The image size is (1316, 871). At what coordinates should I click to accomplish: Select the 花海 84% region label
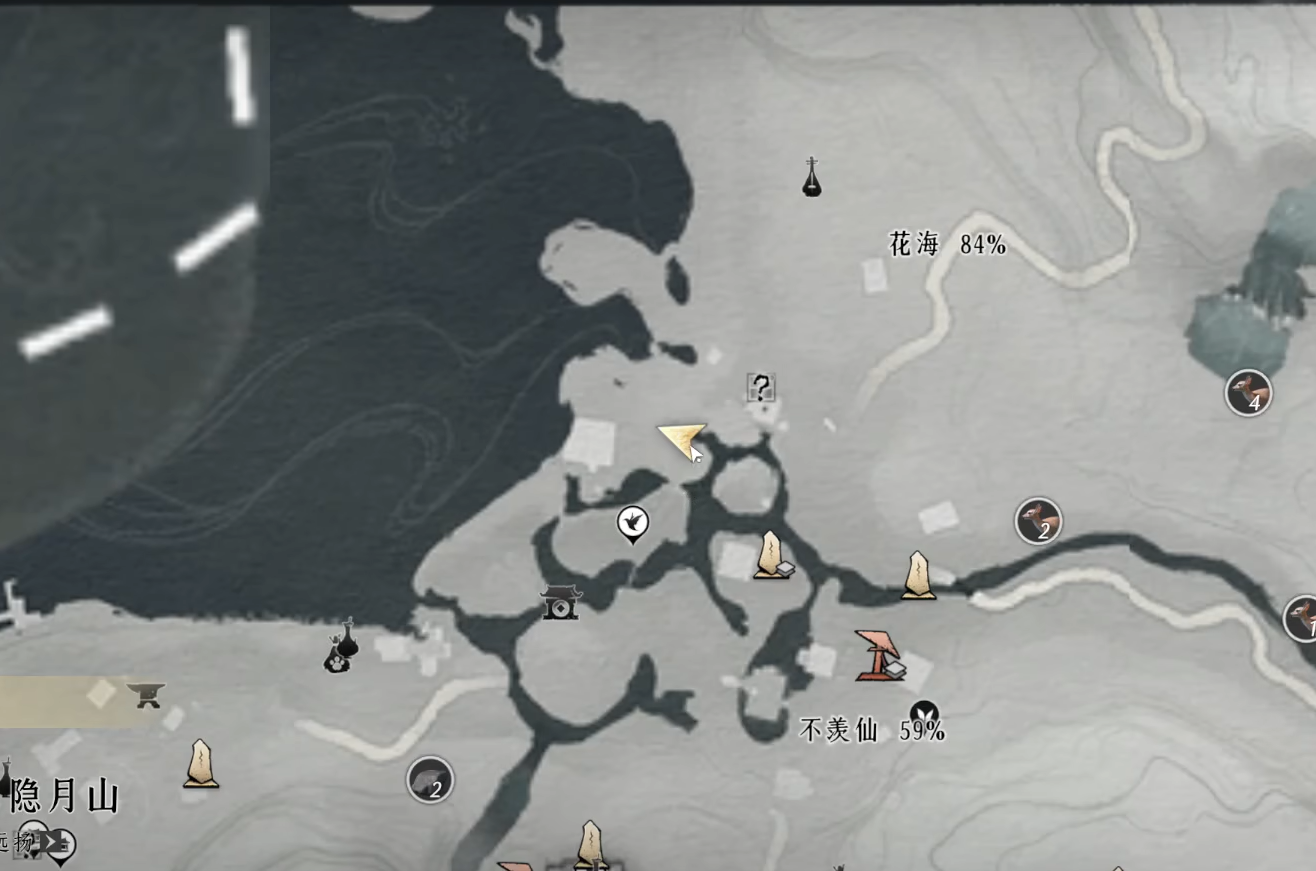tap(947, 244)
